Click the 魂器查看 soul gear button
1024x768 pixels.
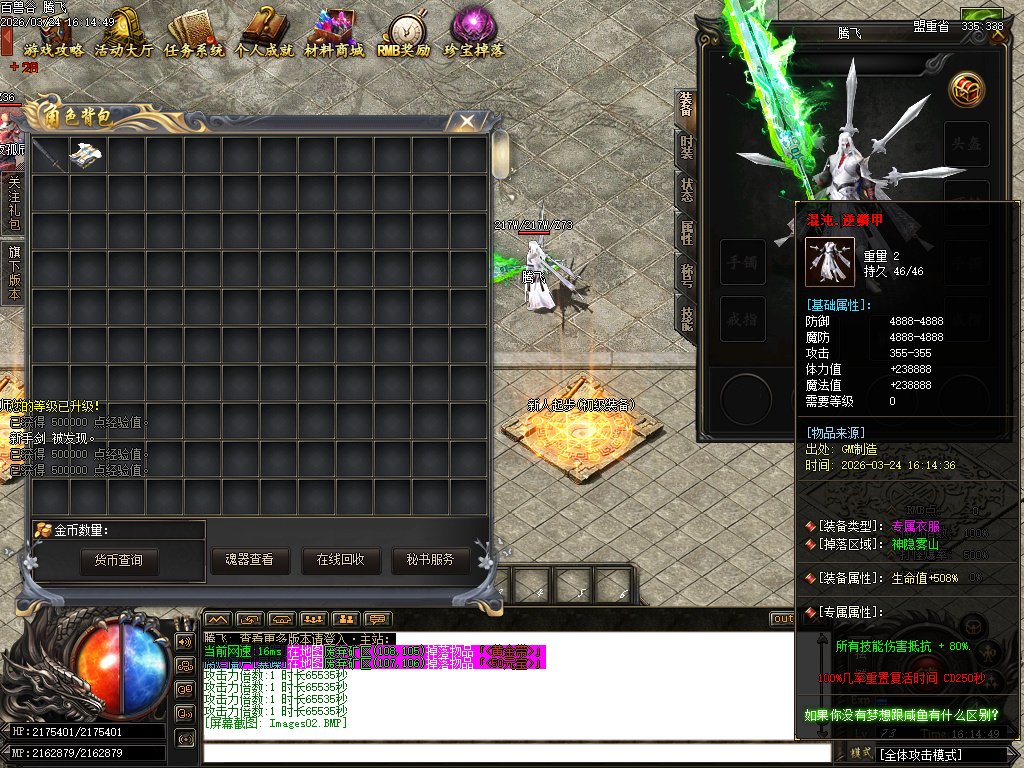pyautogui.click(x=249, y=561)
